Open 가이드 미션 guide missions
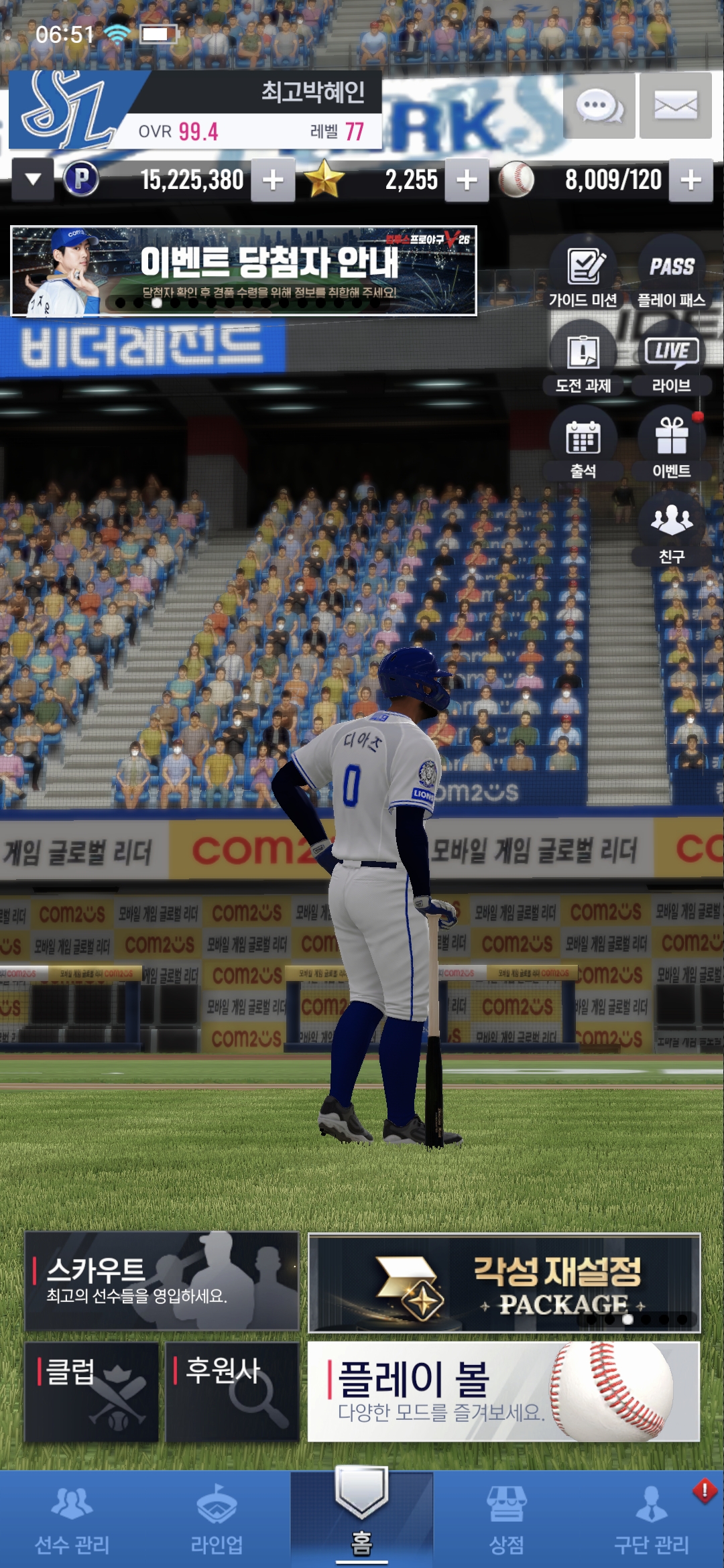Screen dimensions: 724x1568 [583, 273]
